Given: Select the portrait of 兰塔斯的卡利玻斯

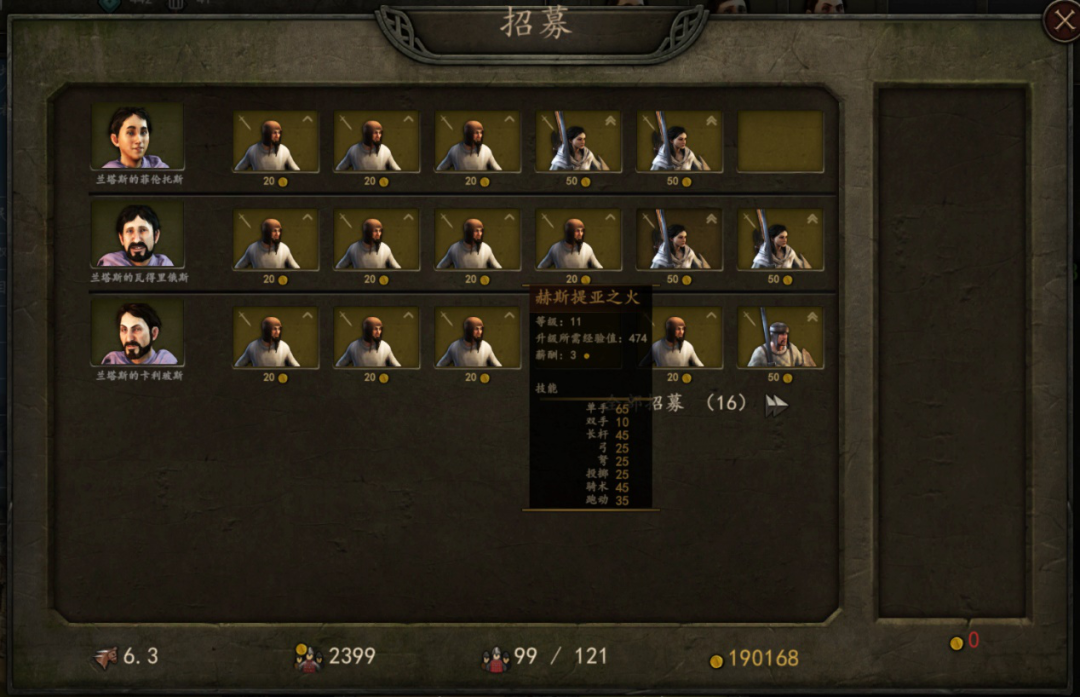Looking at the screenshot, I should [138, 333].
